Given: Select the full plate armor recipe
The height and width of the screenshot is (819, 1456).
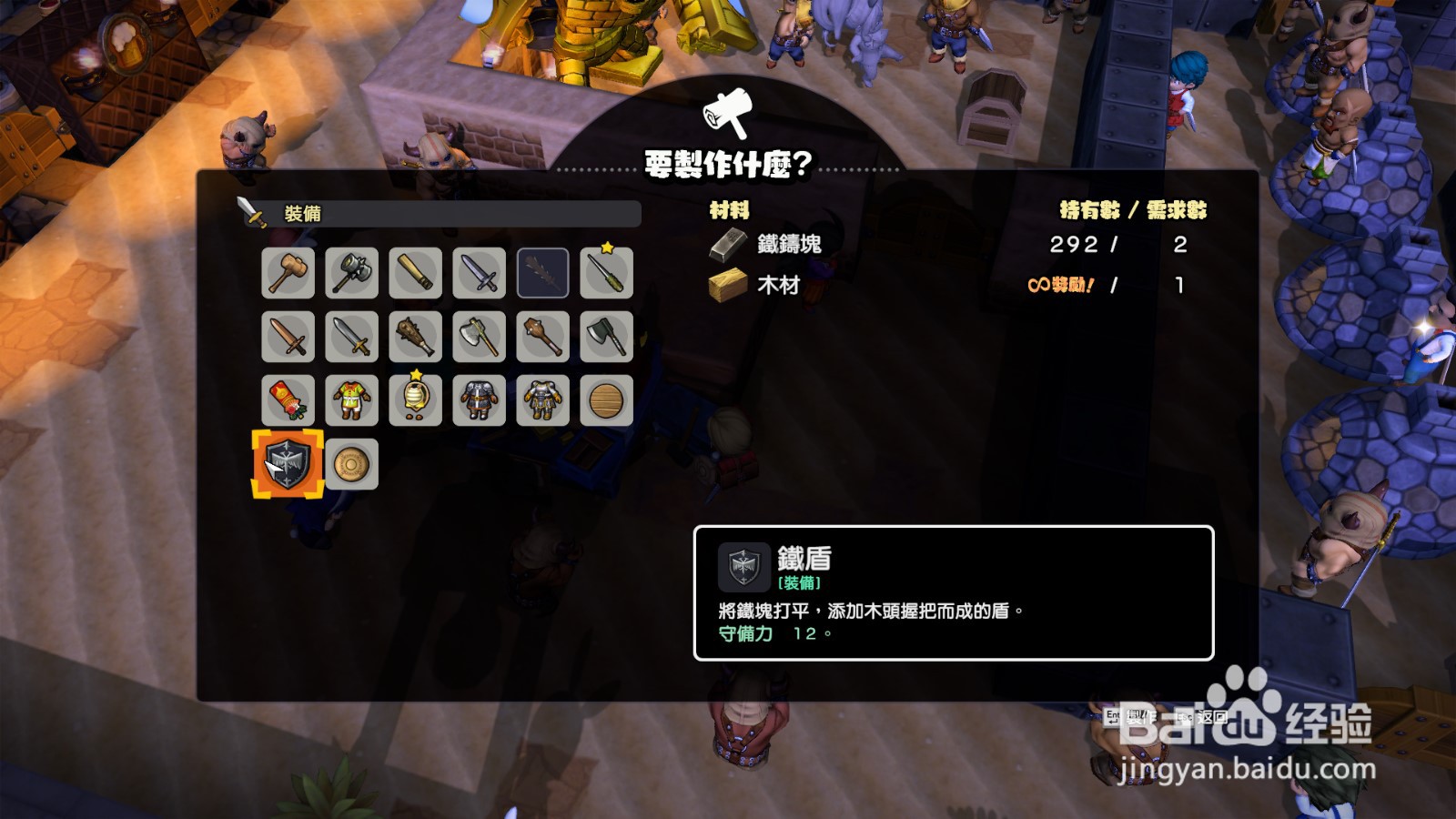Looking at the screenshot, I should tap(544, 400).
